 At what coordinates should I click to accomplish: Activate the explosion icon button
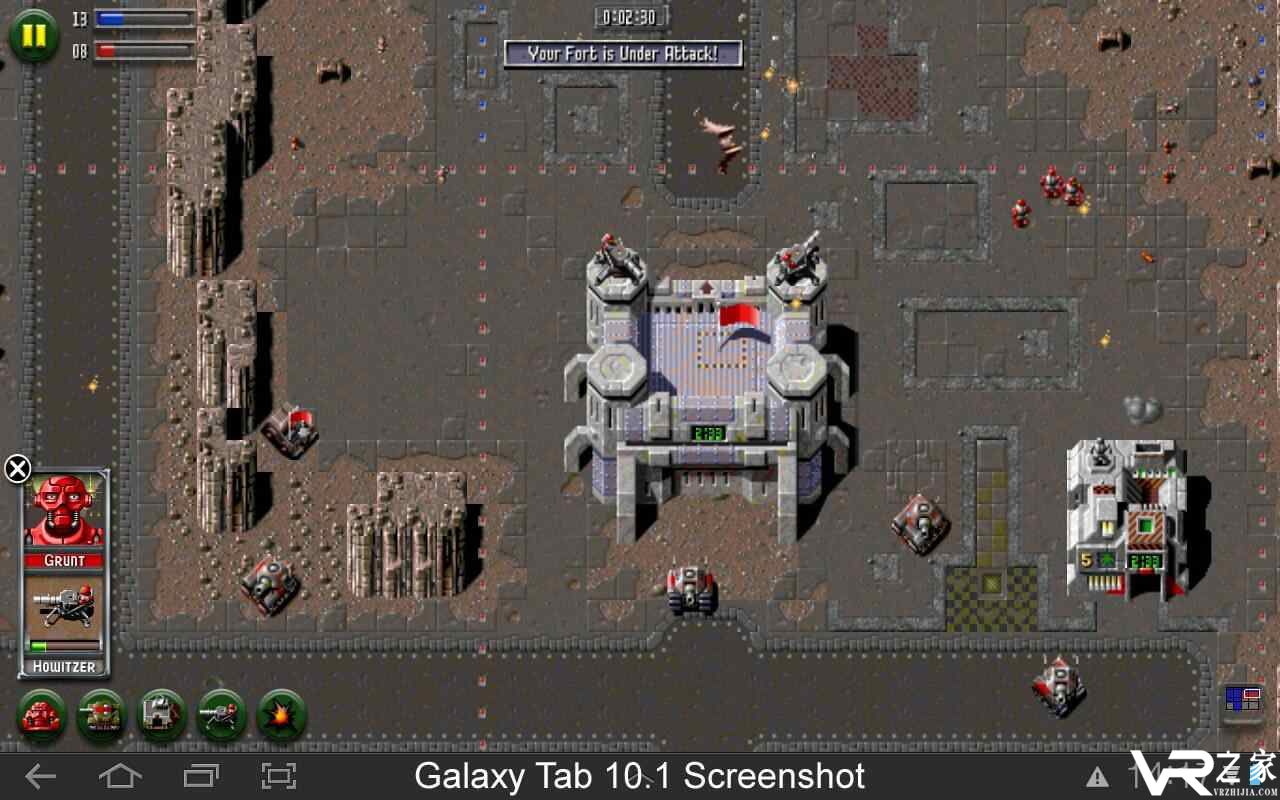click(x=281, y=715)
